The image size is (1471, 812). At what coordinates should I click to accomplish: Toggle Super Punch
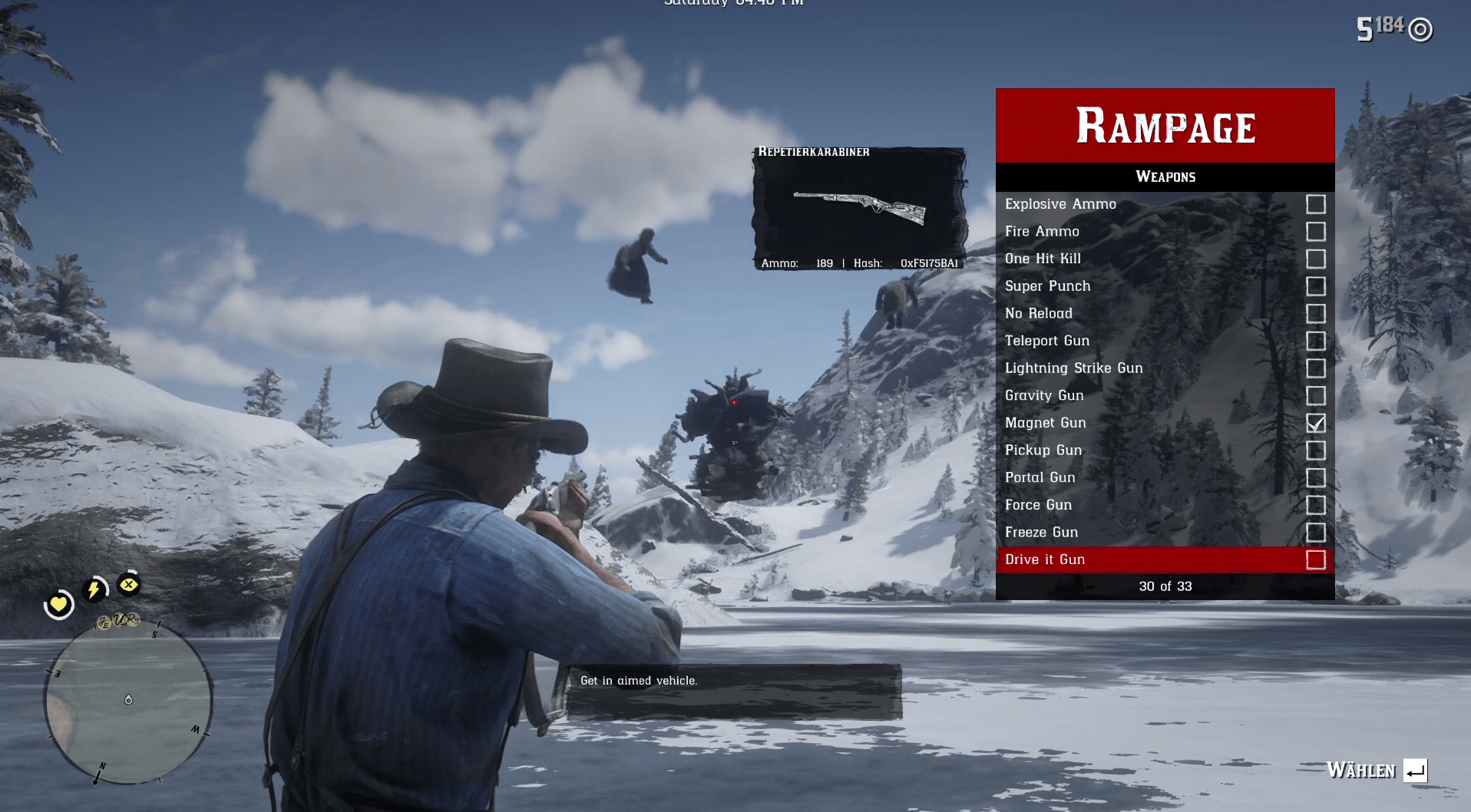tap(1316, 286)
